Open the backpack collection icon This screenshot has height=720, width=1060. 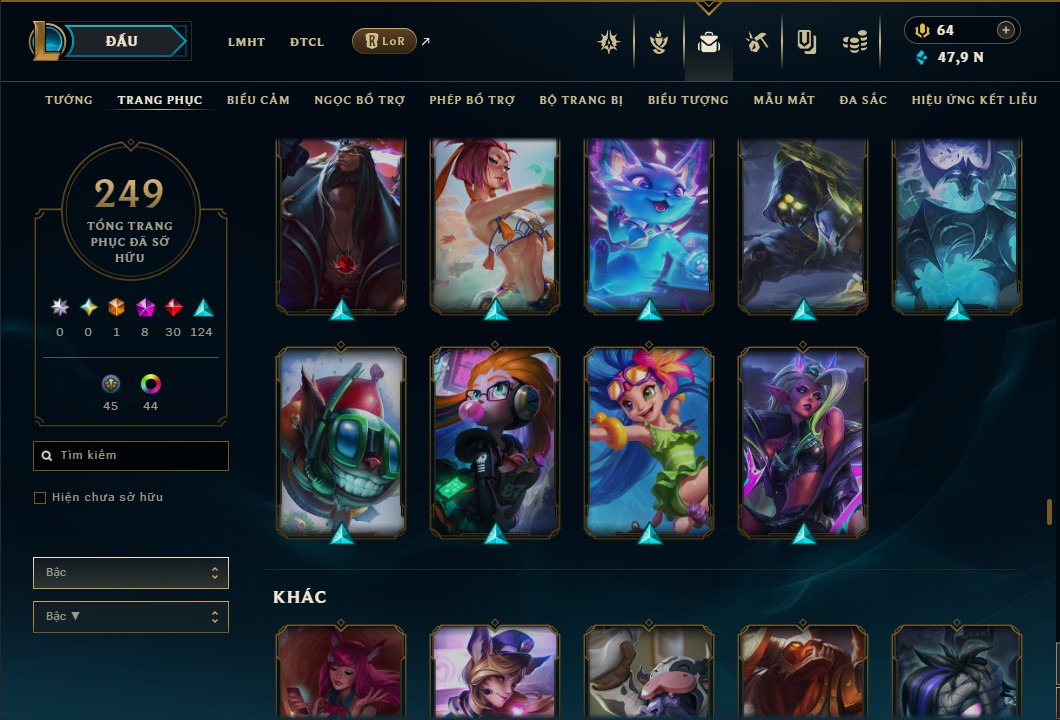pos(709,42)
